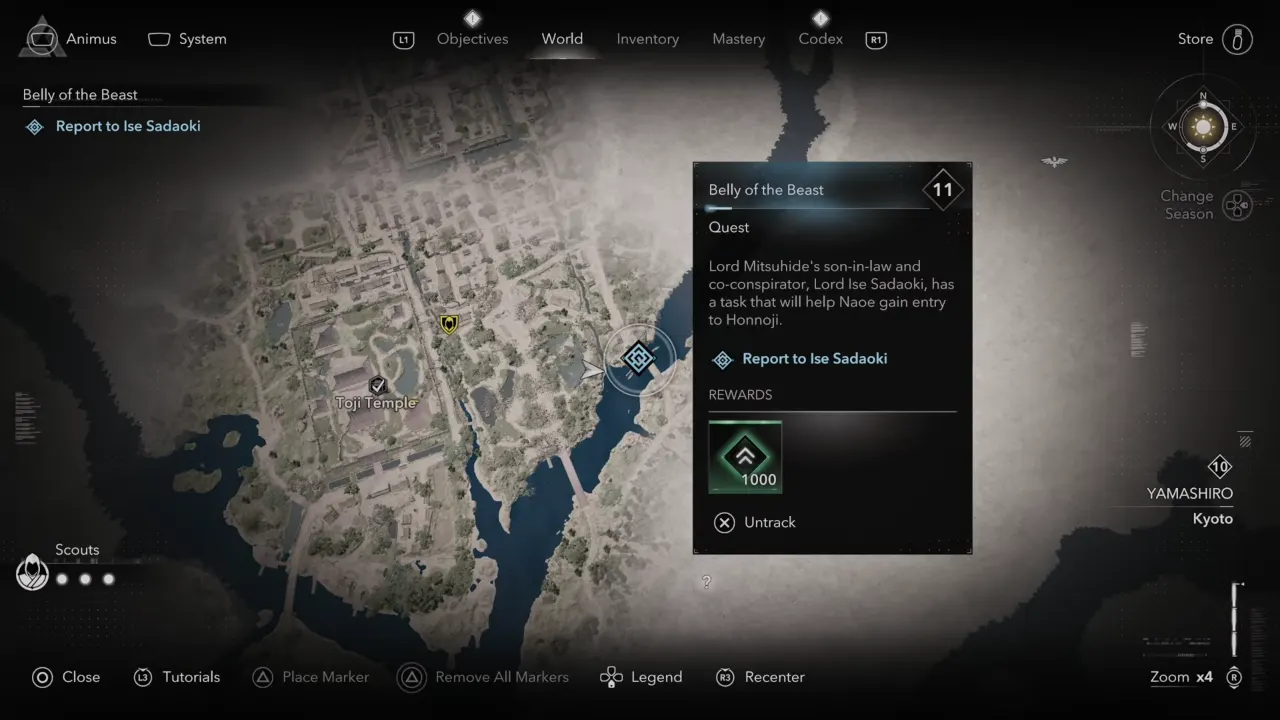
Task: Click the Change Season icon
Action: click(x=1237, y=205)
